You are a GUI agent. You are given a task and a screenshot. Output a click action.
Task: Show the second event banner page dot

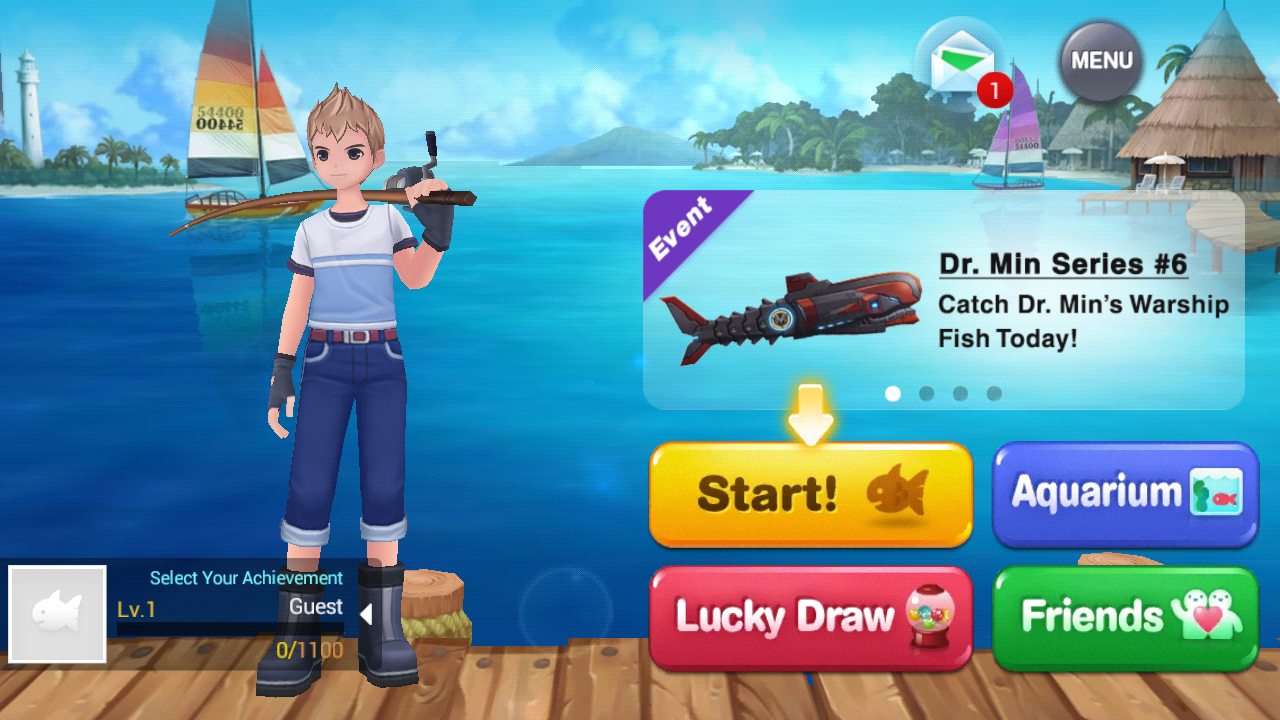tap(927, 394)
